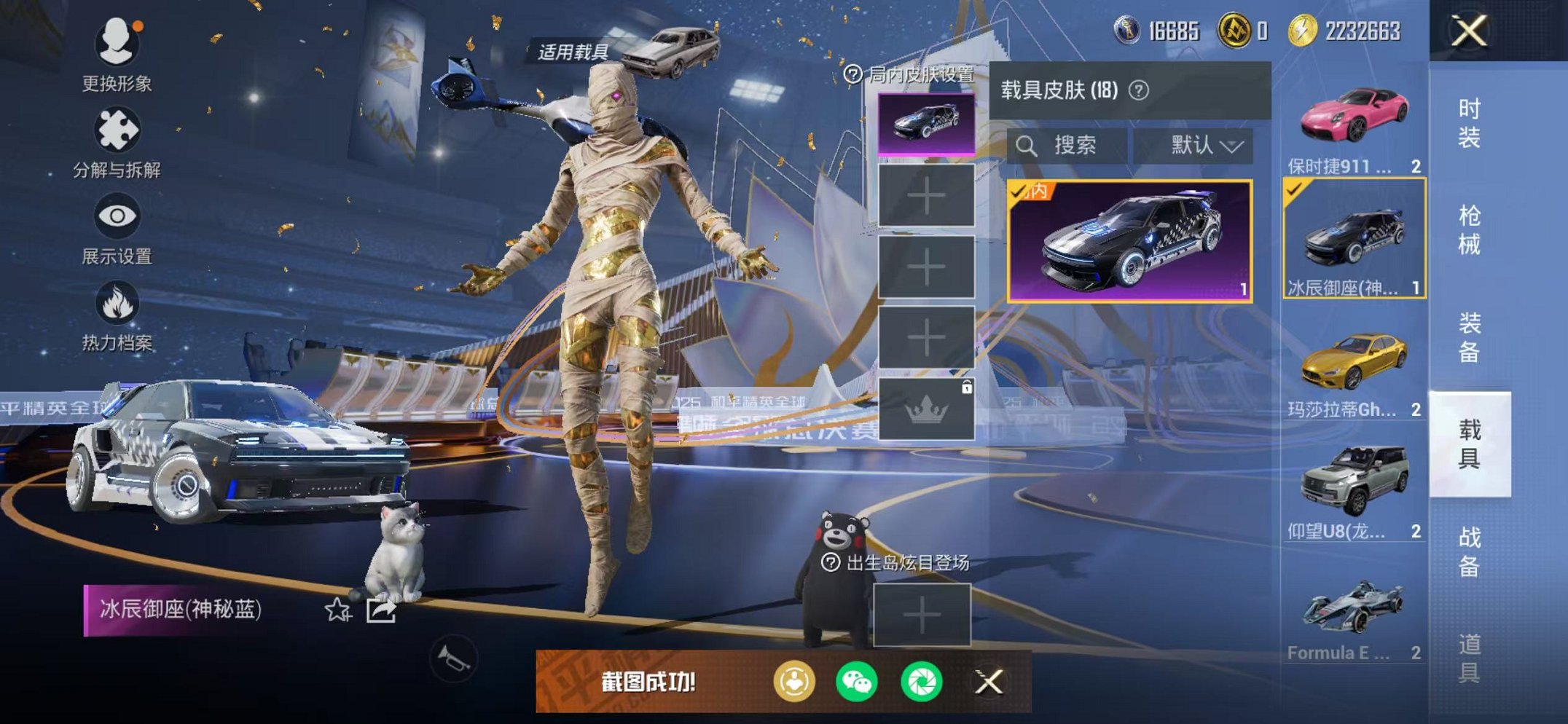
Task: Close the vehicle skin screen
Action: click(x=1469, y=31)
